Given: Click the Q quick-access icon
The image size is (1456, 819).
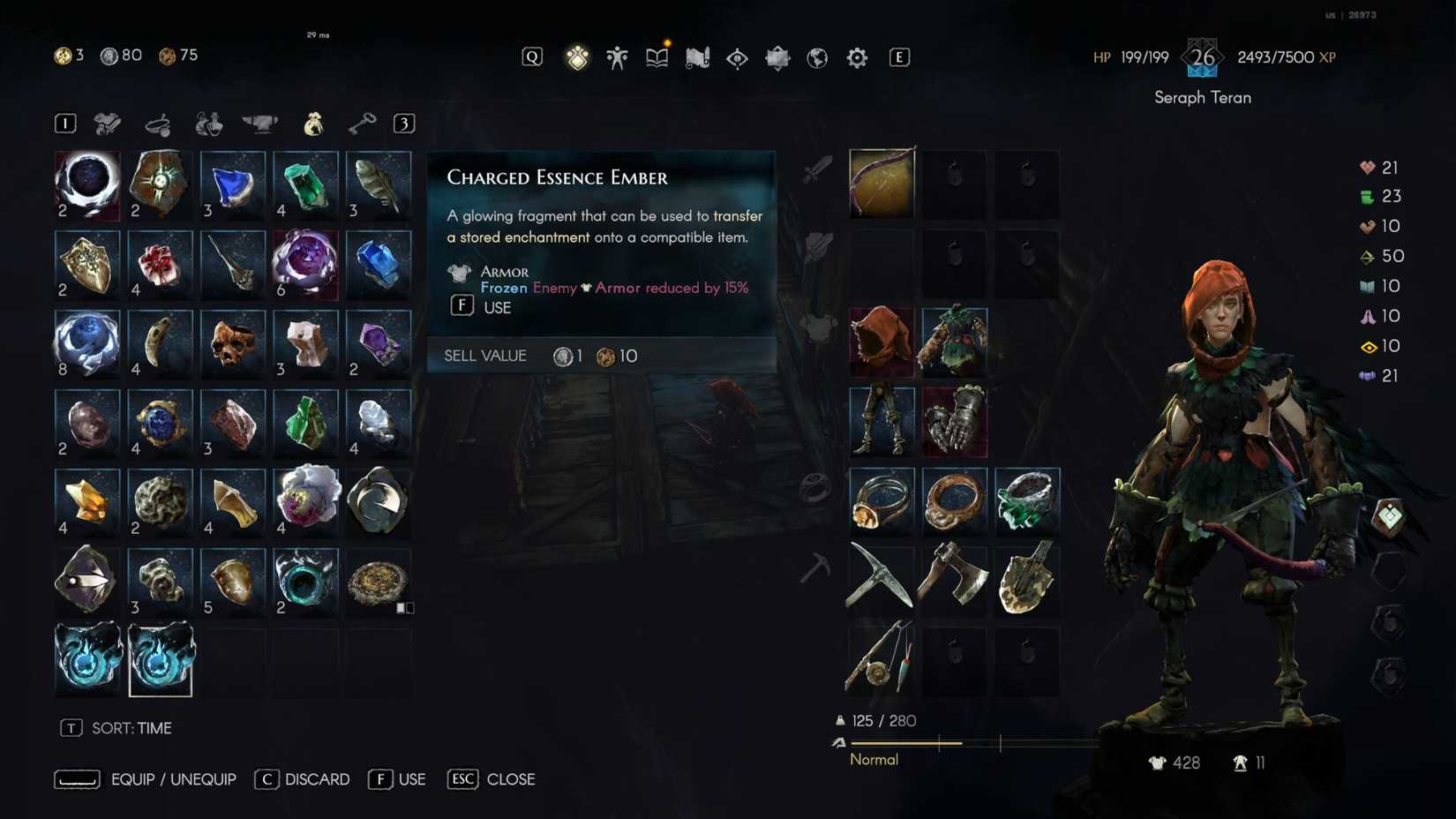Looking at the screenshot, I should tap(531, 56).
